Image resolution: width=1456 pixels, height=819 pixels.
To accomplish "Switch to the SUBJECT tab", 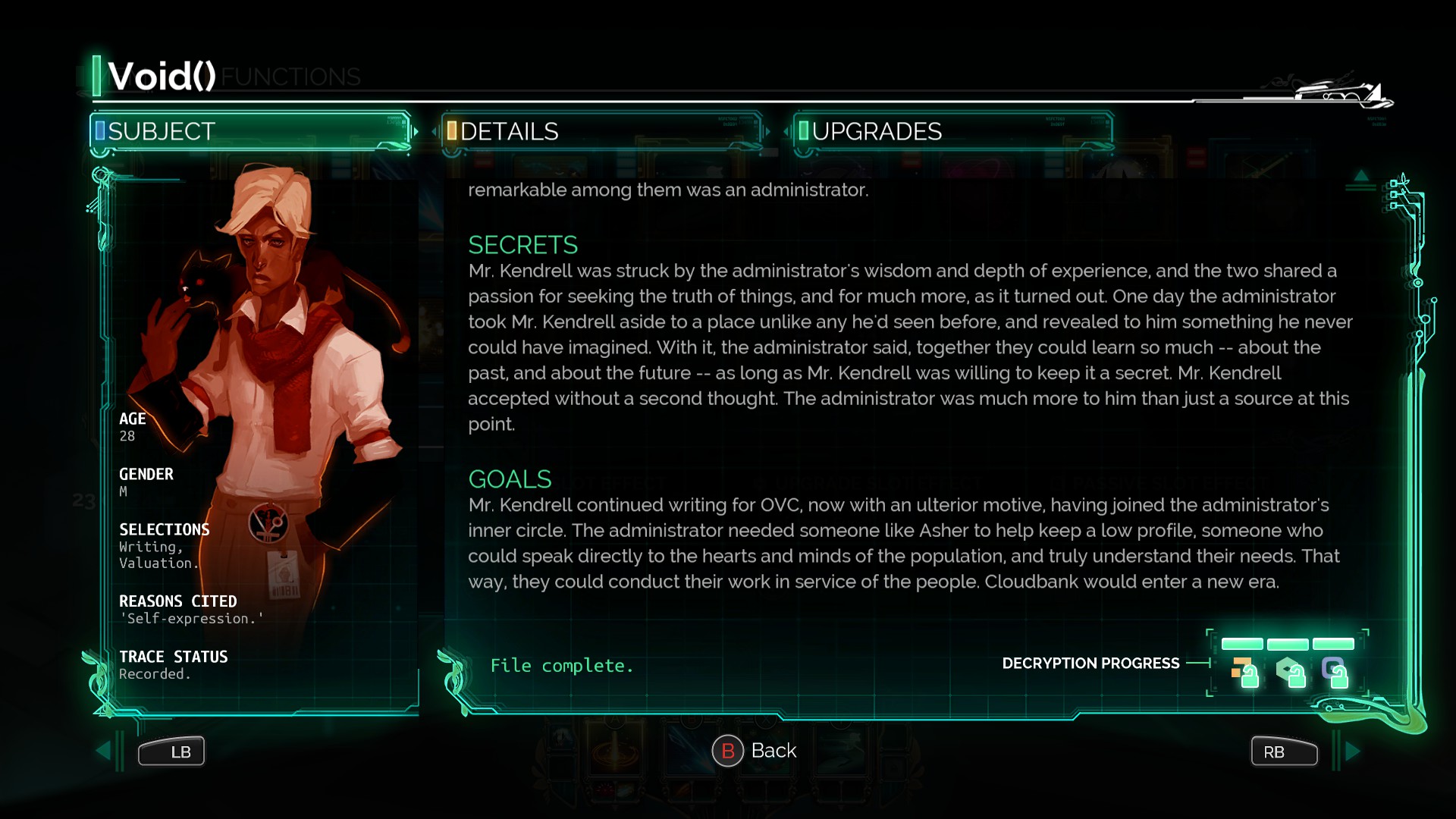I will (250, 132).
